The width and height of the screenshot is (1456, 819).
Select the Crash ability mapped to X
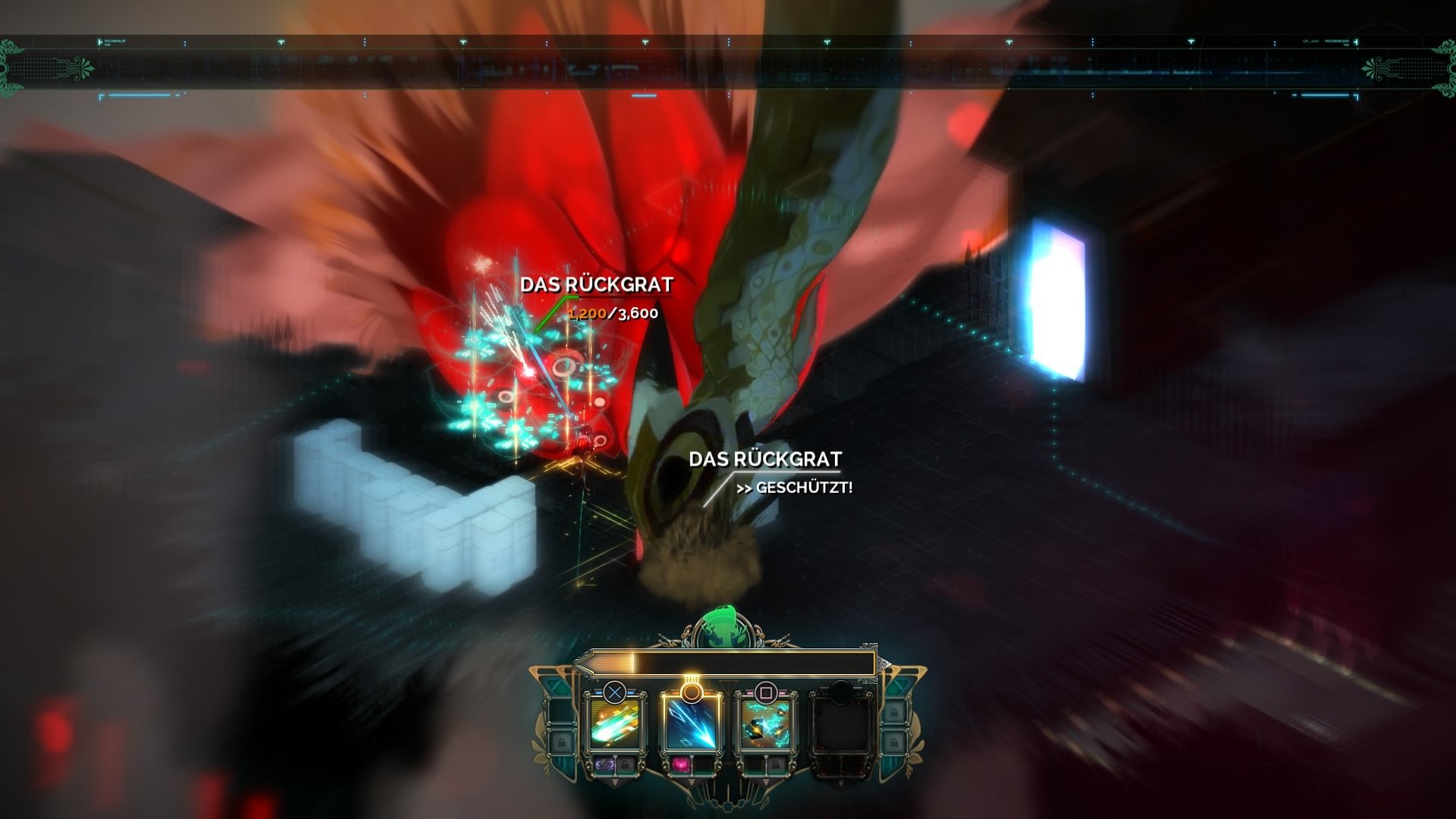click(x=614, y=725)
